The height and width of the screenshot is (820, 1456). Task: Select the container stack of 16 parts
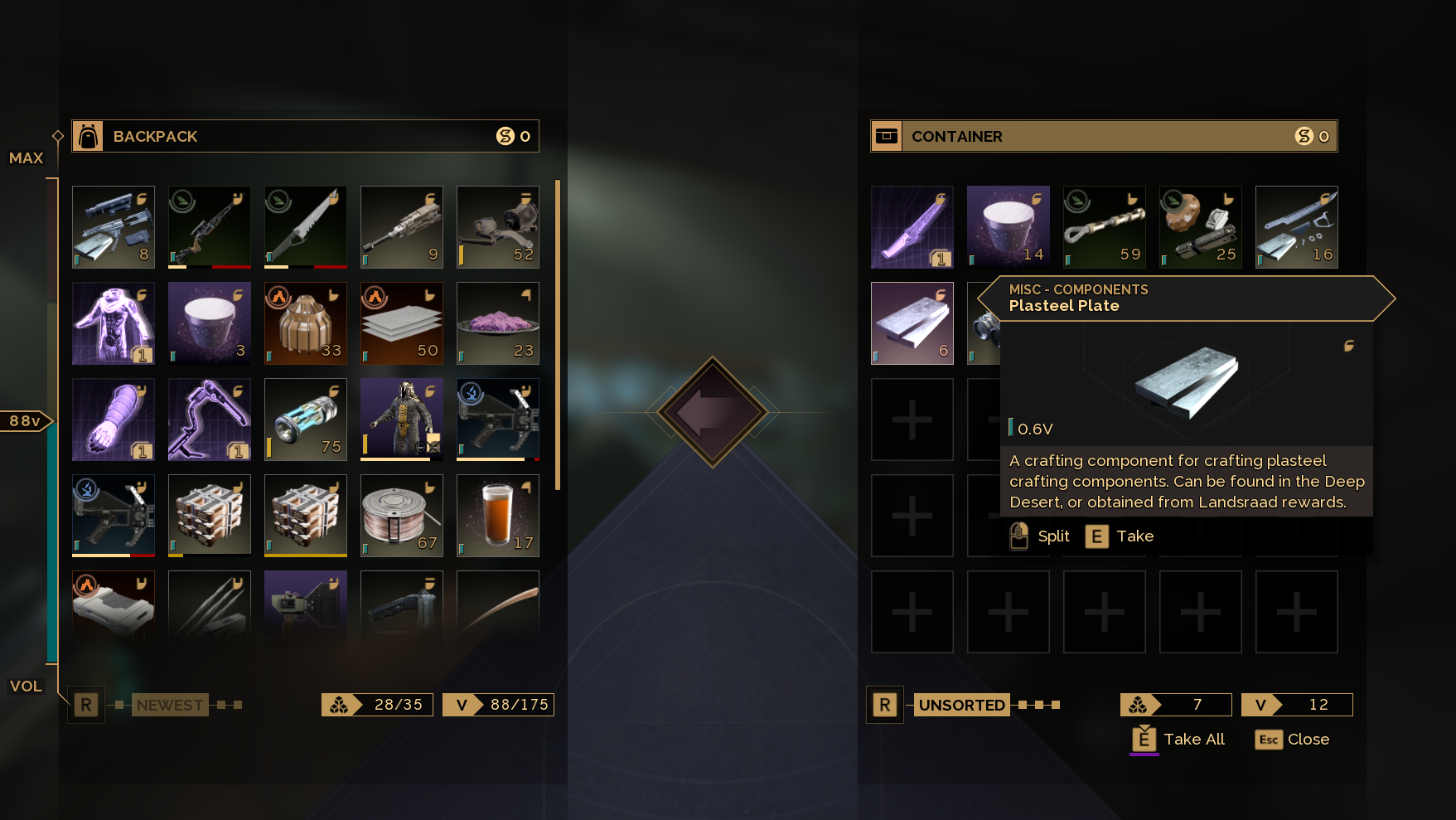coord(1296,227)
